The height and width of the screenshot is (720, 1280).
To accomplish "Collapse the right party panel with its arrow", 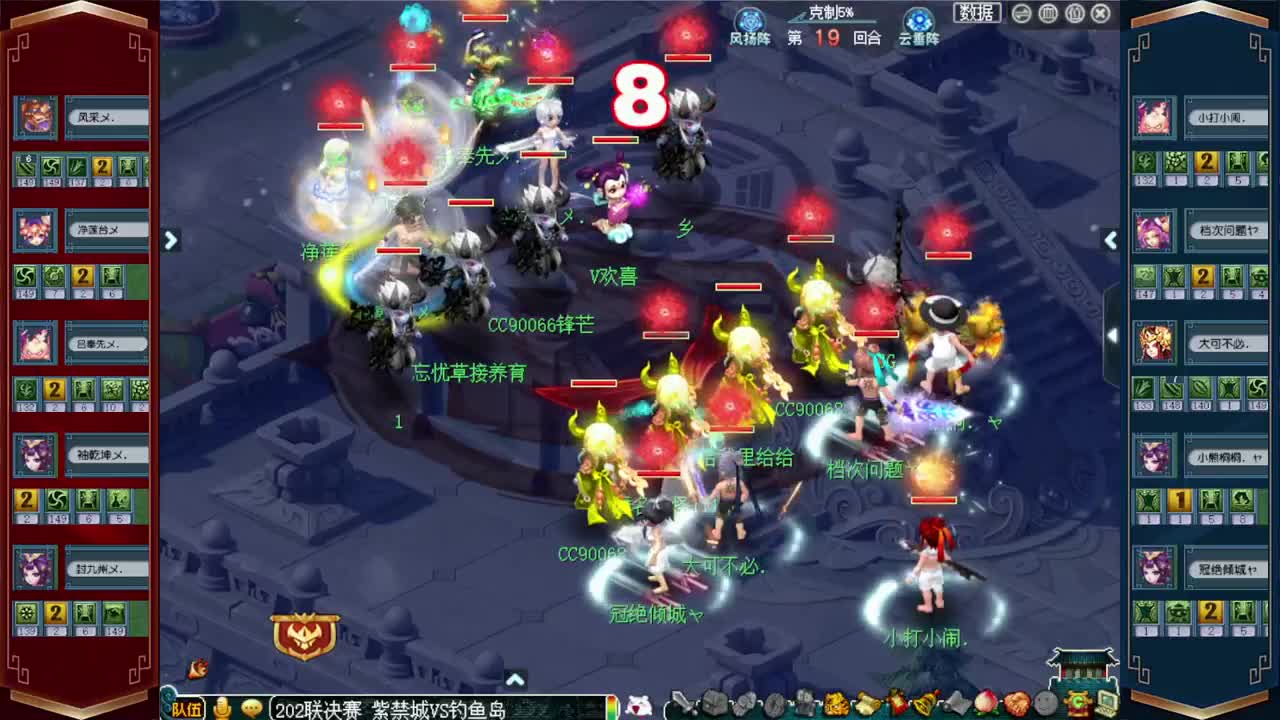I will [x=1111, y=240].
